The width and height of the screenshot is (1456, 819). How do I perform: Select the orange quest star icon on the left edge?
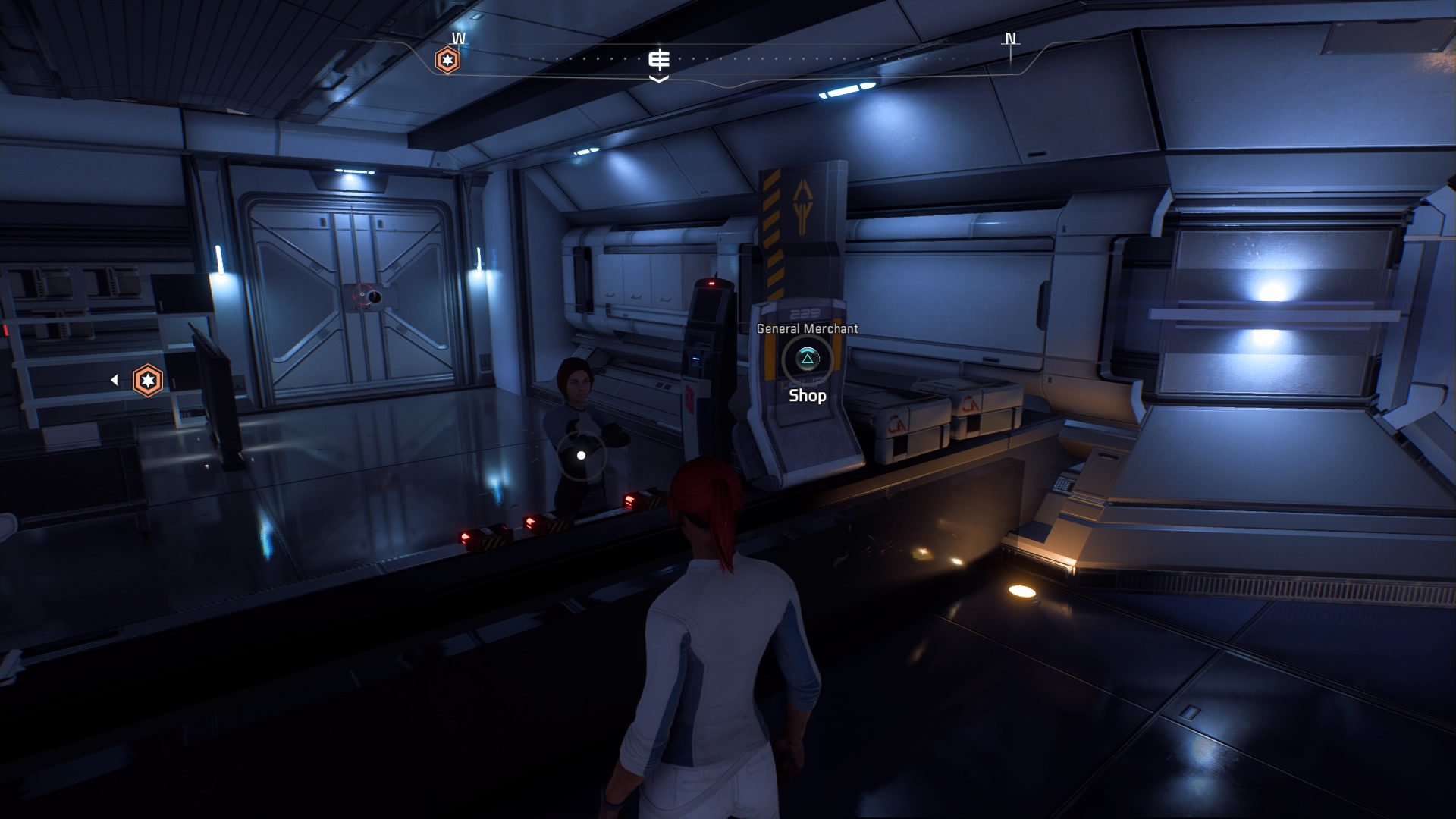pos(149,381)
